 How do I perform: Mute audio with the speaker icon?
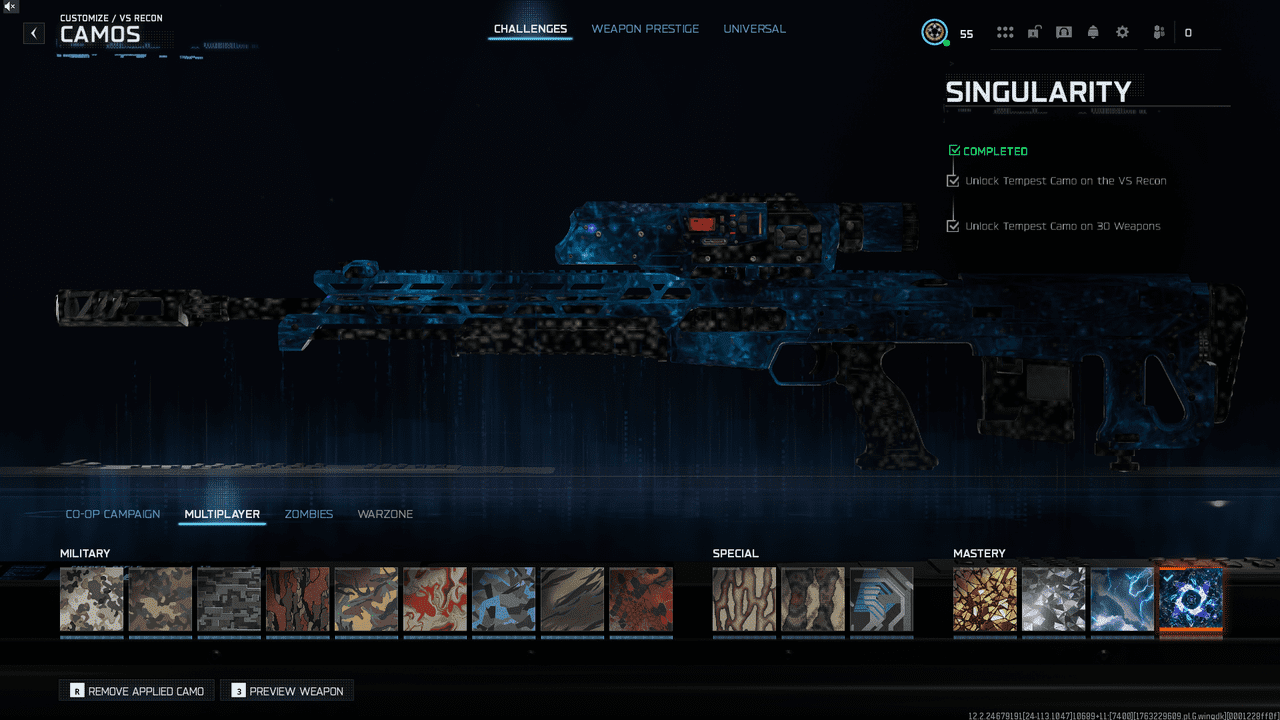pyautogui.click(x=10, y=8)
